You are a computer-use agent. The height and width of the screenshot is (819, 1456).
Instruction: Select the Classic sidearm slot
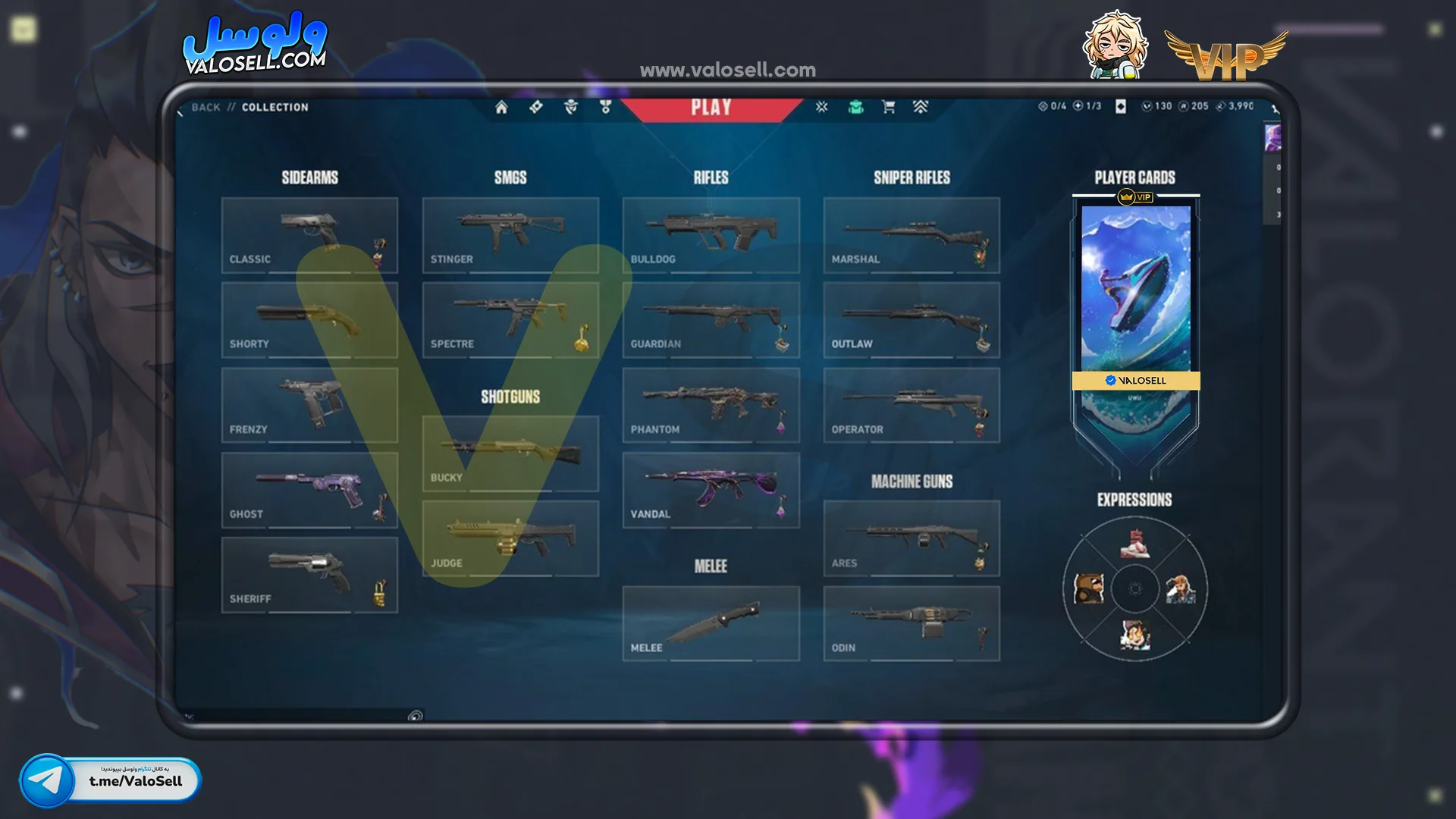pos(309,235)
